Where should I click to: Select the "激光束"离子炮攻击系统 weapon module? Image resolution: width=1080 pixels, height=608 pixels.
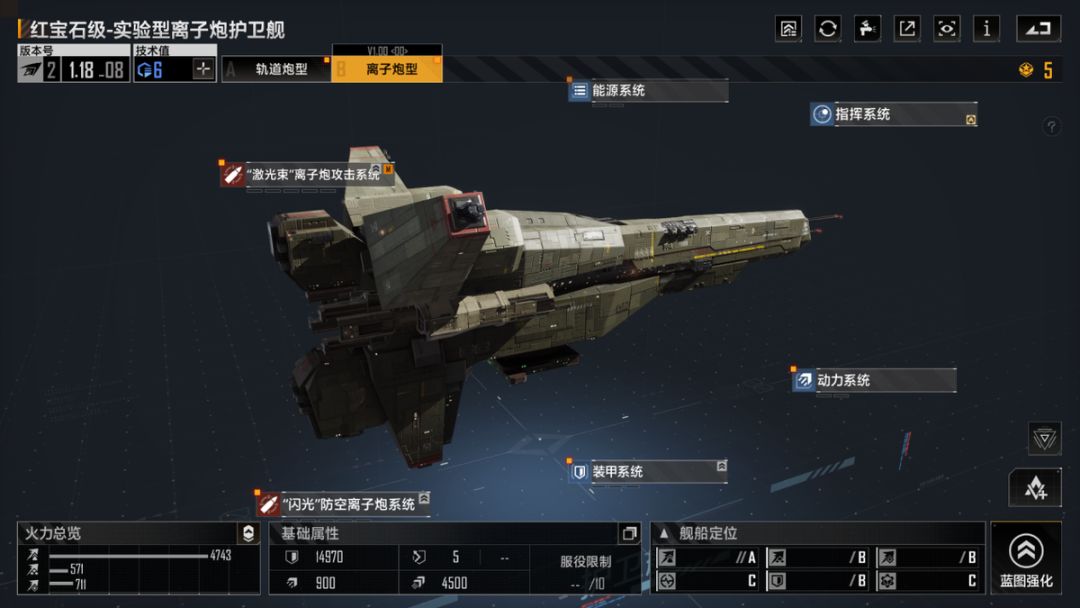coord(306,175)
